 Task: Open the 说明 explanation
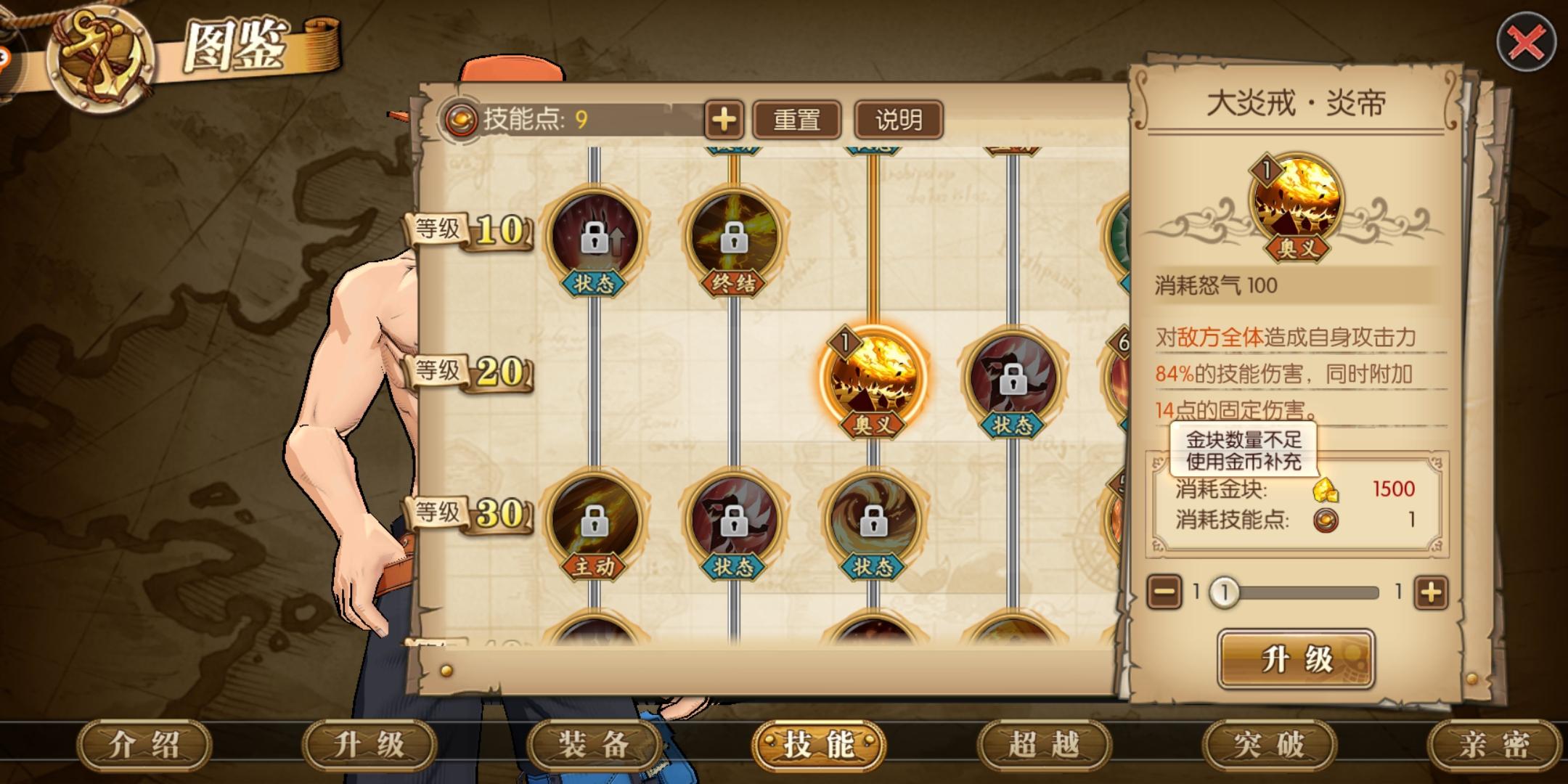point(899,120)
